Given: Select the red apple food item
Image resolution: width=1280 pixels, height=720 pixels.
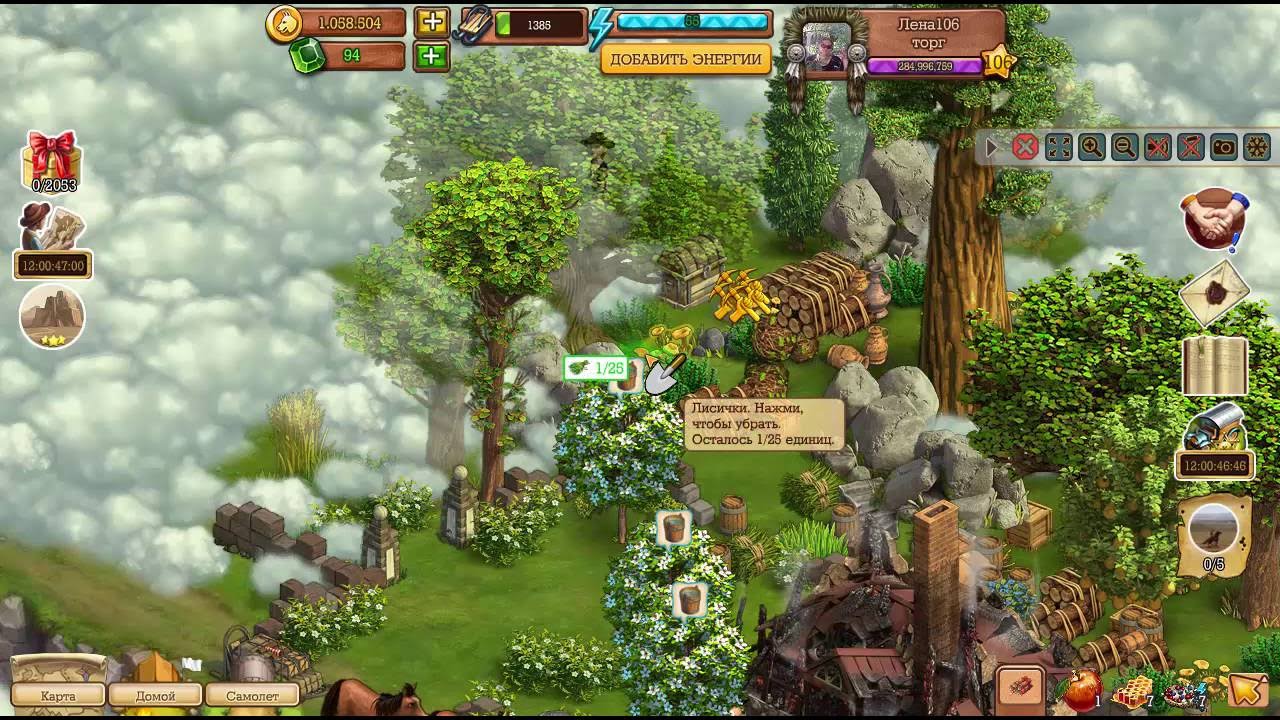Looking at the screenshot, I should coord(1081,690).
